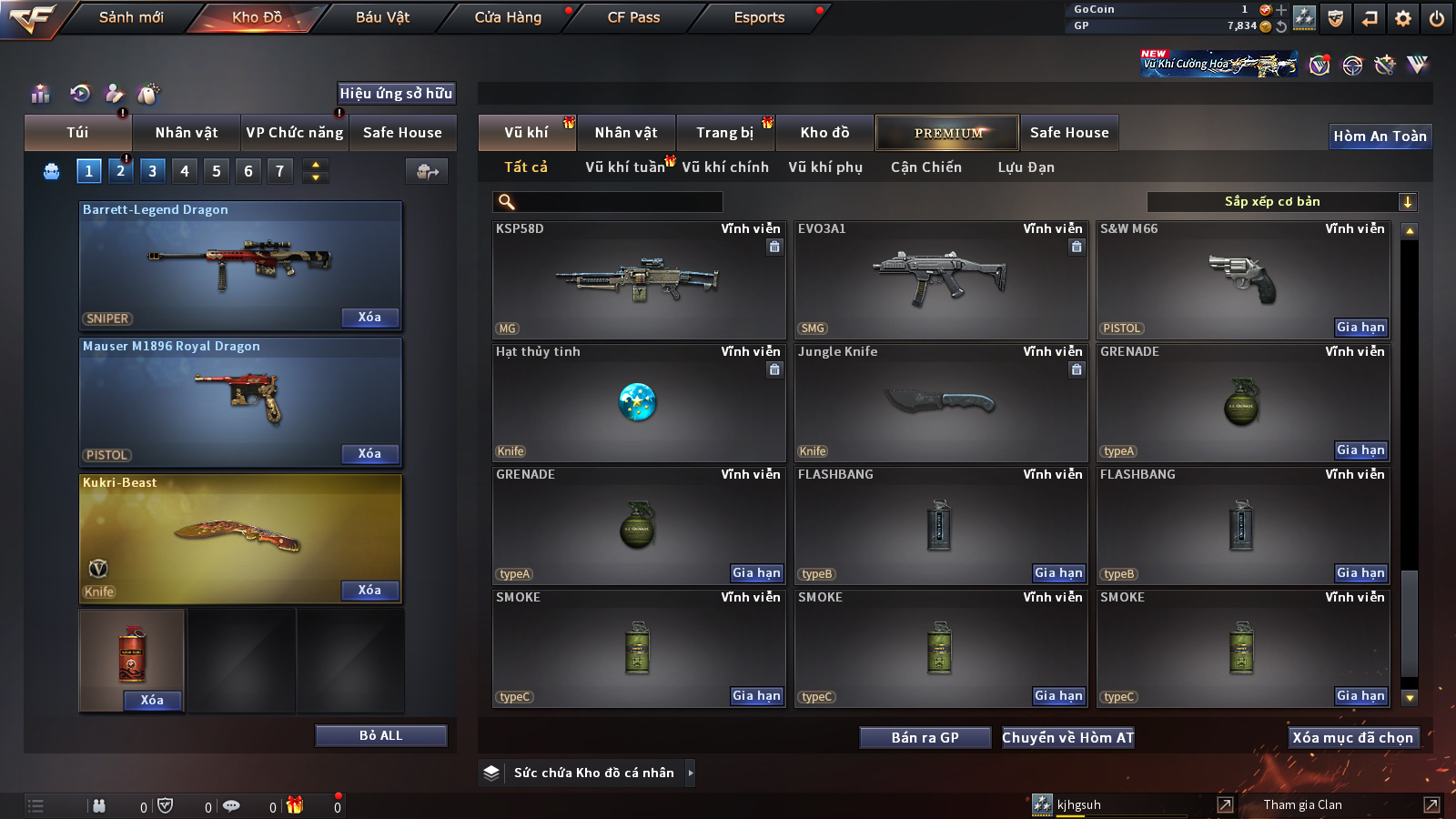Select the PREMIUM inventory tab
The width and height of the screenshot is (1456, 819).
click(x=947, y=133)
